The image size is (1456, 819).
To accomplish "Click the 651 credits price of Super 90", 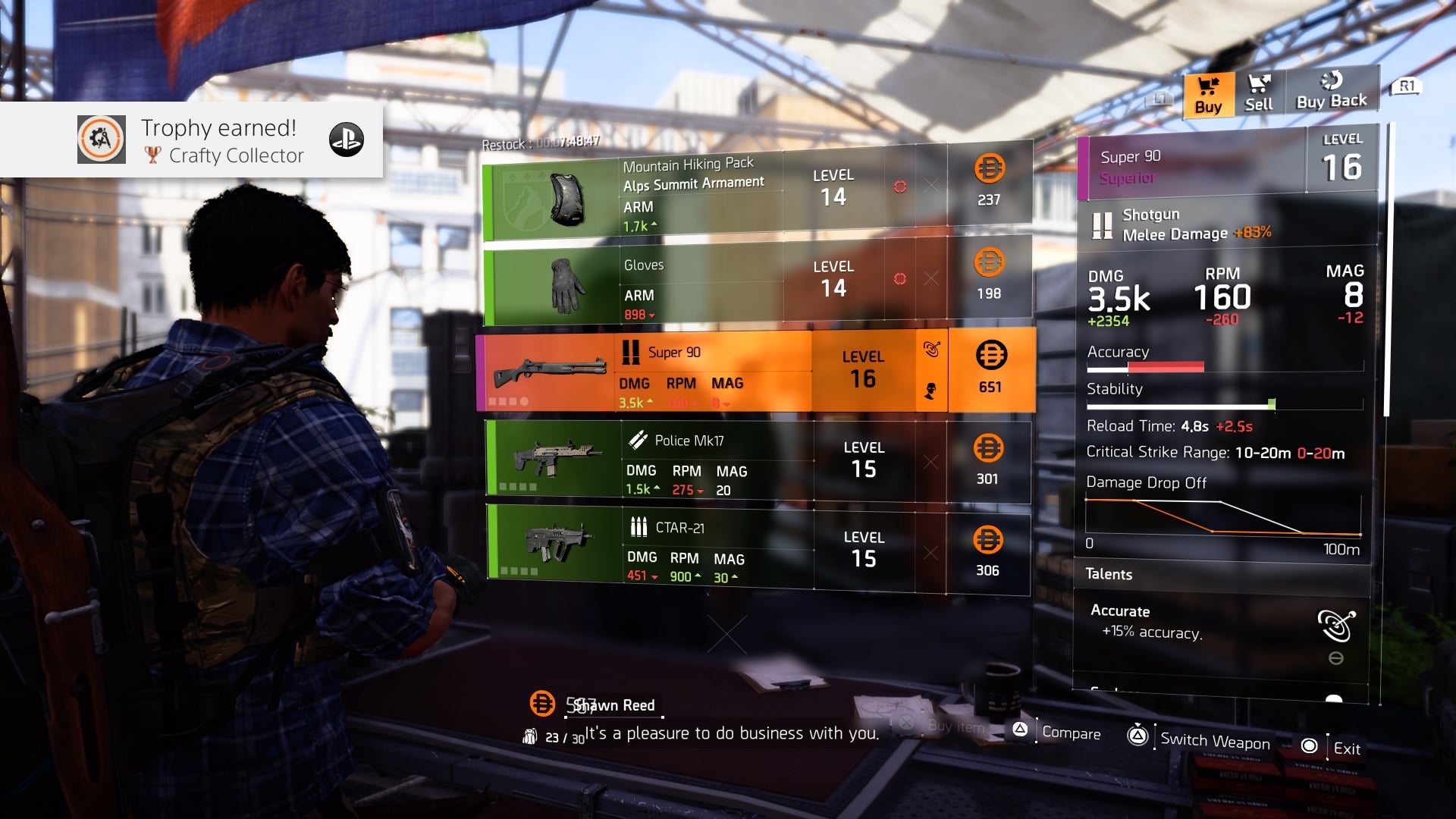I will click(990, 370).
